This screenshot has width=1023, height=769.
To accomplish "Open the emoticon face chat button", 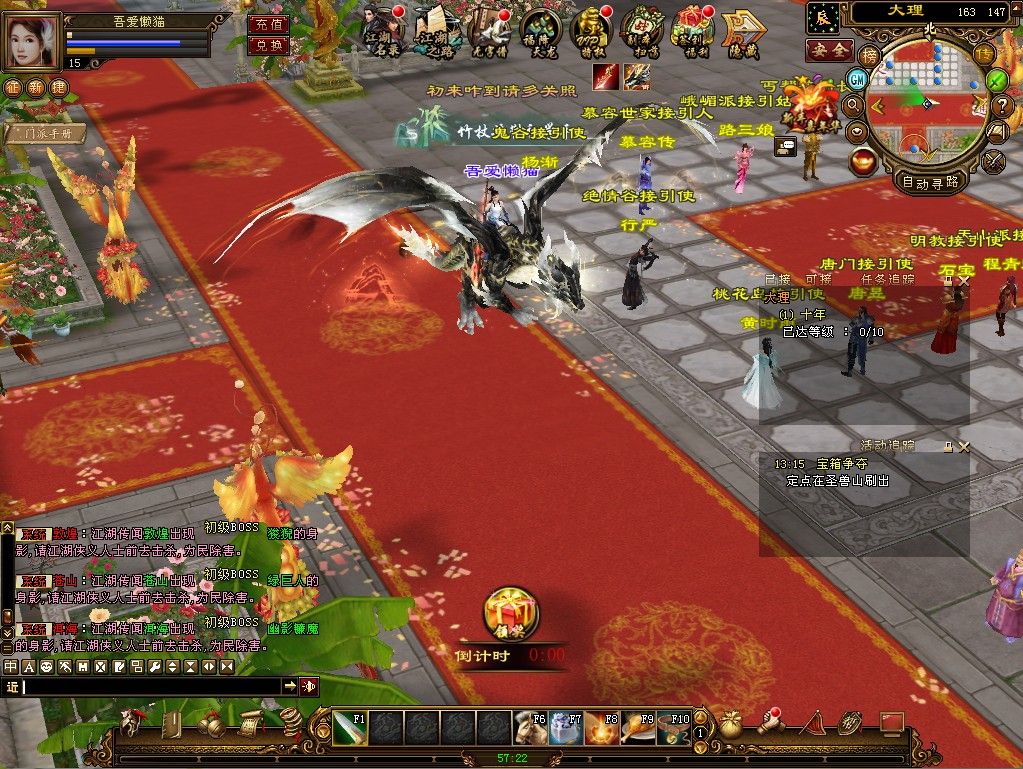I will click(45, 666).
